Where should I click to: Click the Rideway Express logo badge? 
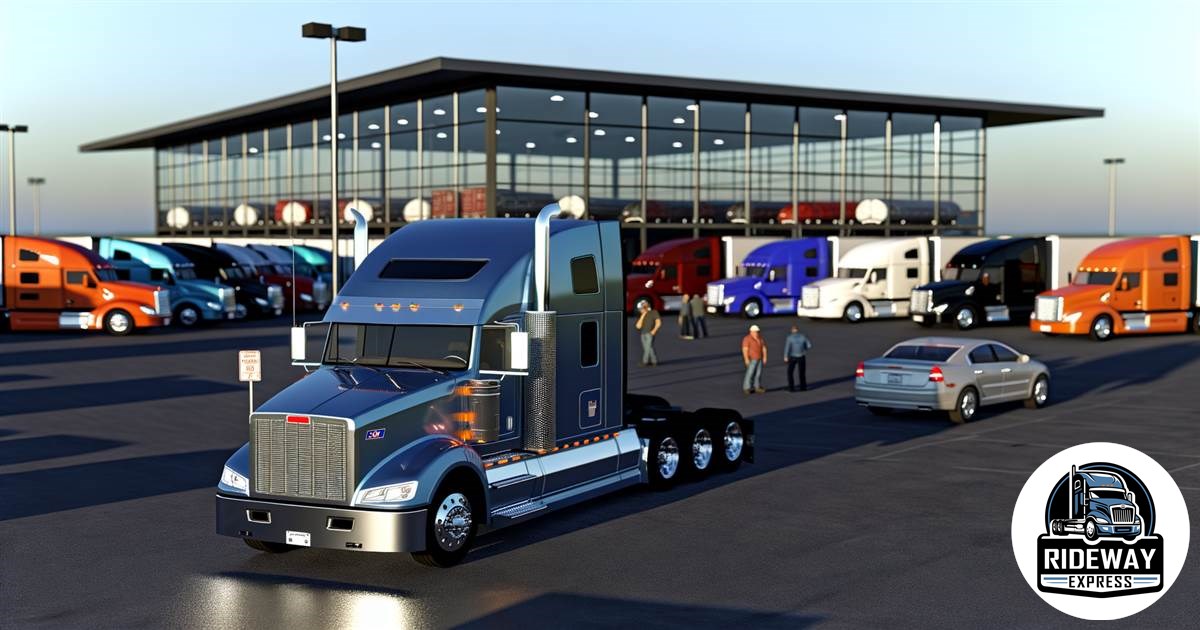click(x=1100, y=531)
